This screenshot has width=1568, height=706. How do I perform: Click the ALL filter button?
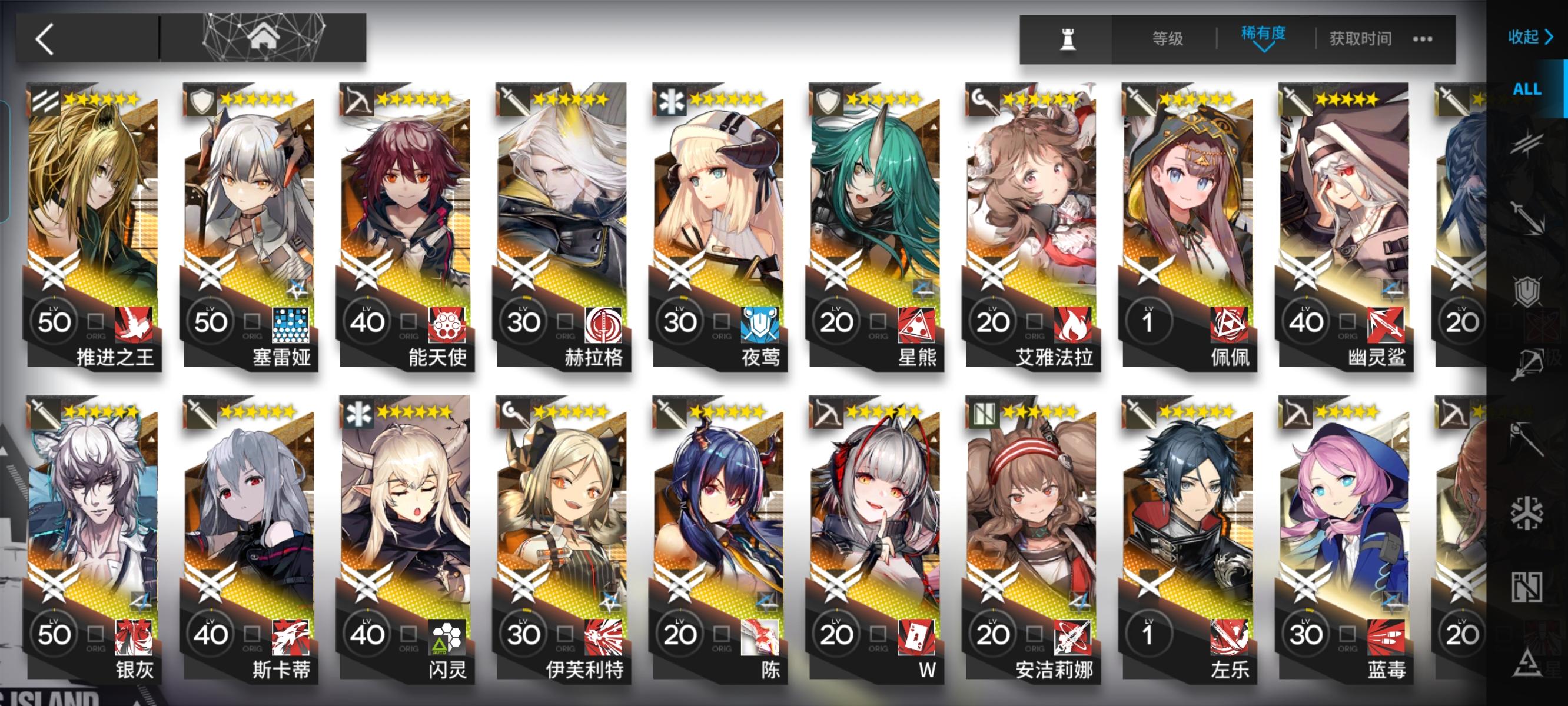[x=1527, y=88]
